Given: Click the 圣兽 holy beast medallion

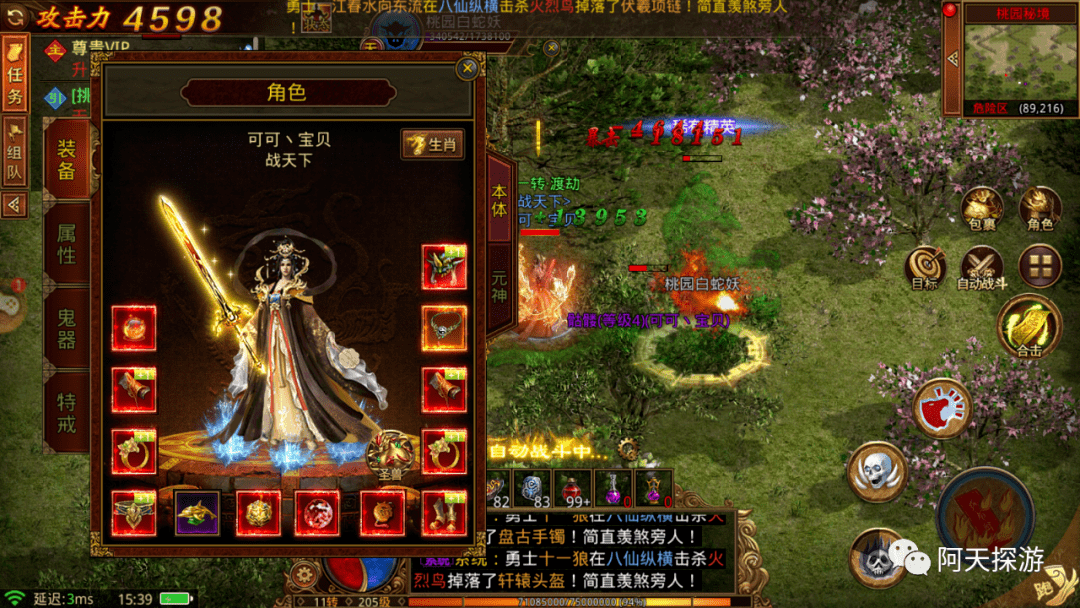Looking at the screenshot, I should point(391,455).
